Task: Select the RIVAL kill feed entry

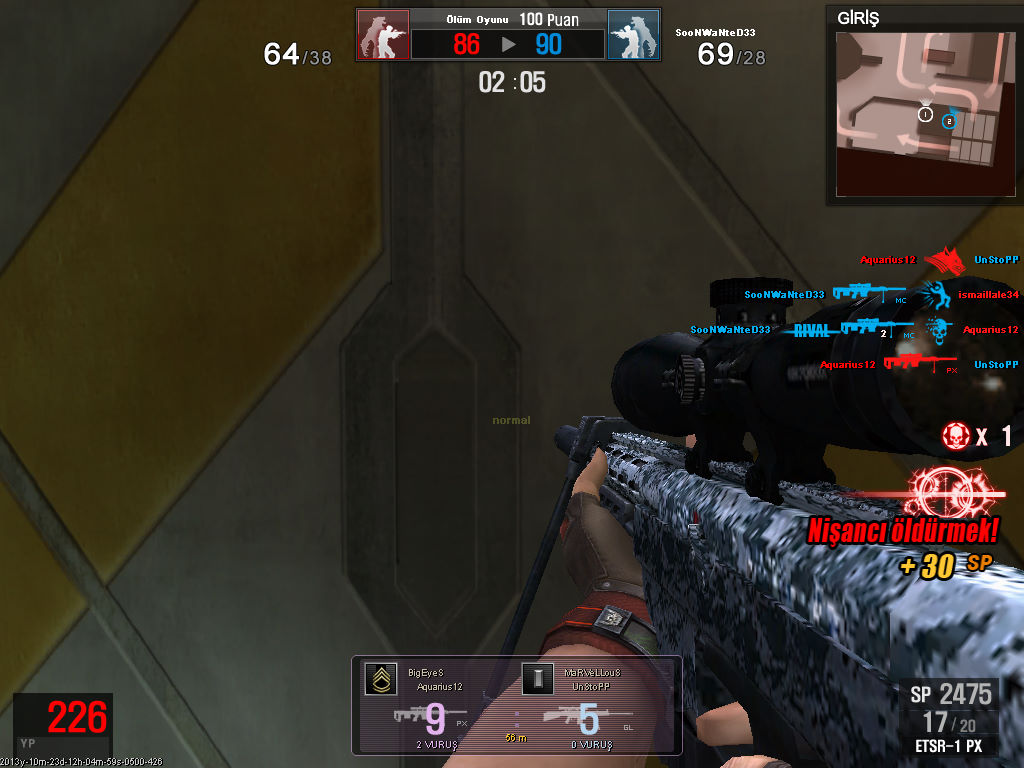Action: (x=812, y=329)
